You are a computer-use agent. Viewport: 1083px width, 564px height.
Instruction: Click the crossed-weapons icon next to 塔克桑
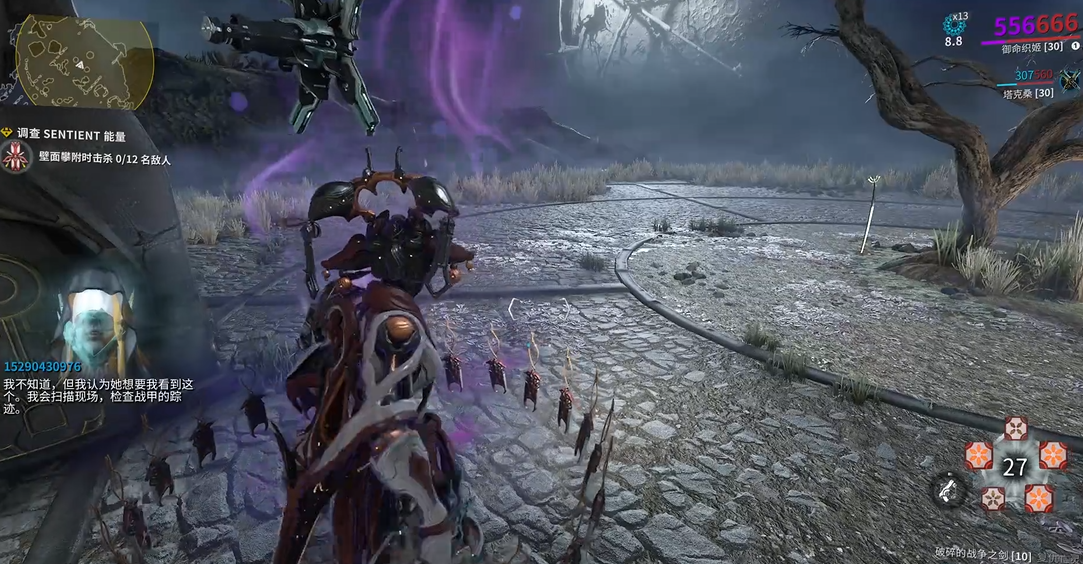pos(1069,81)
